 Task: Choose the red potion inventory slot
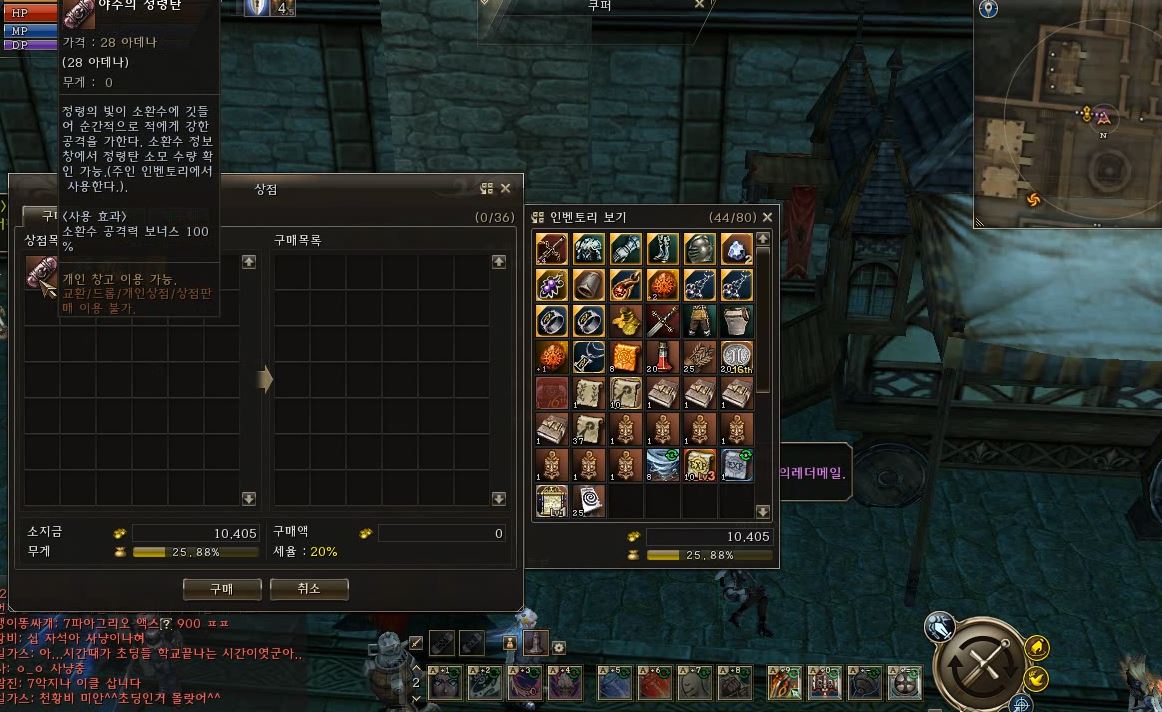pyautogui.click(x=662, y=356)
